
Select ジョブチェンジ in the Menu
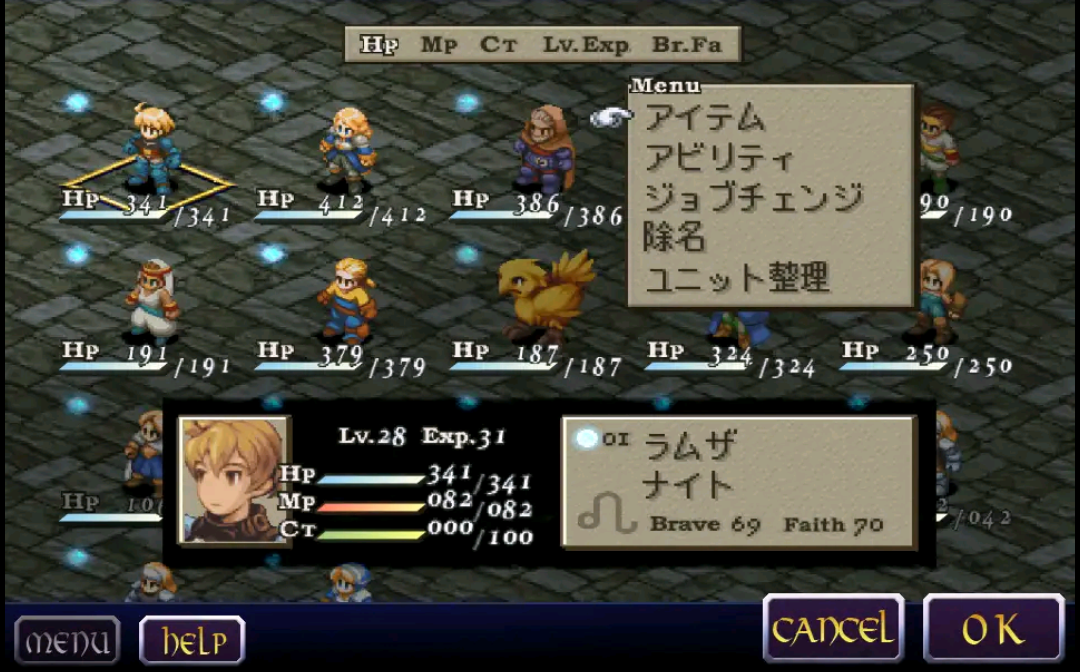[x=753, y=198]
